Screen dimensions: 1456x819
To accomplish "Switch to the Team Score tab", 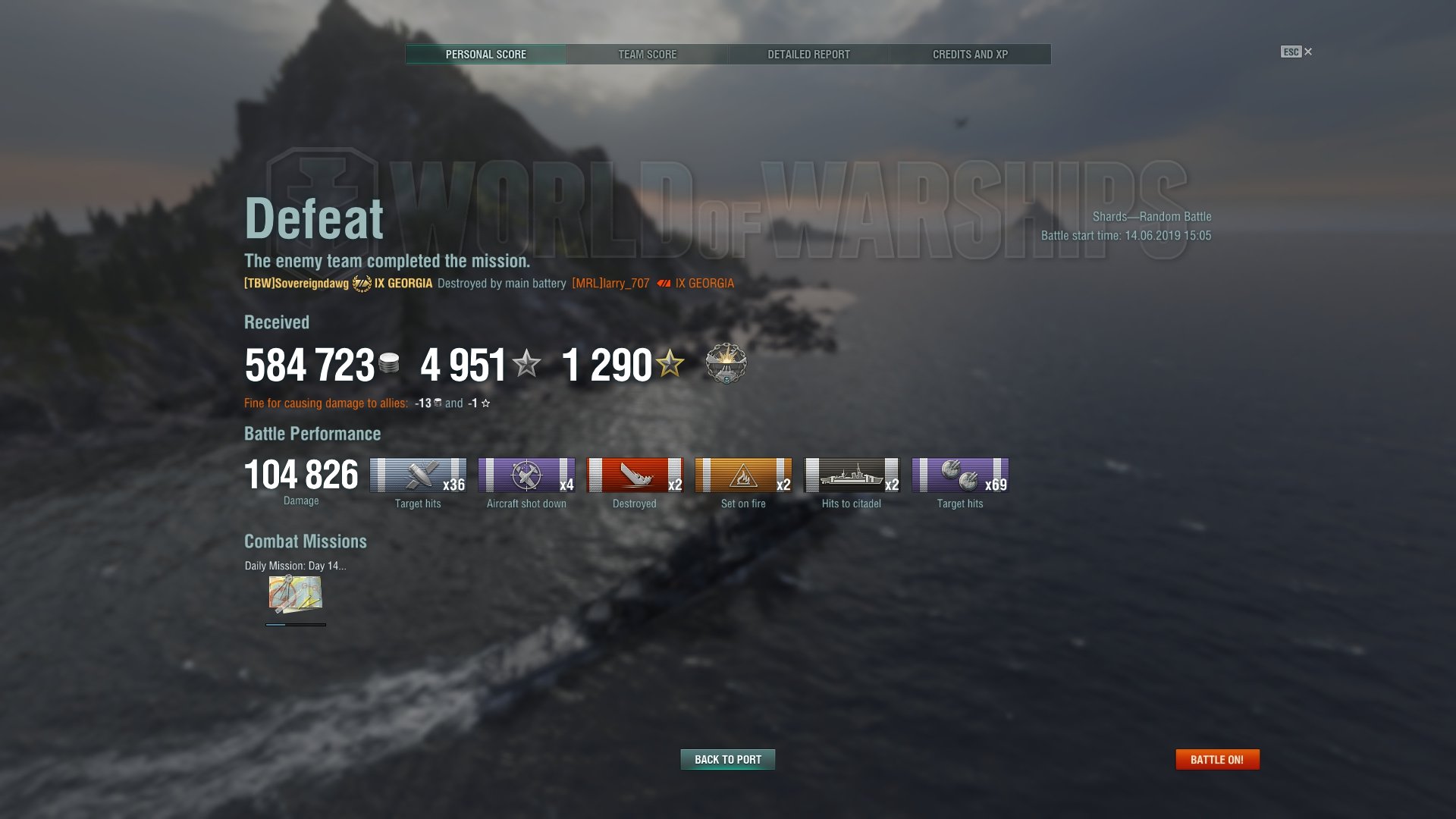I will point(647,55).
